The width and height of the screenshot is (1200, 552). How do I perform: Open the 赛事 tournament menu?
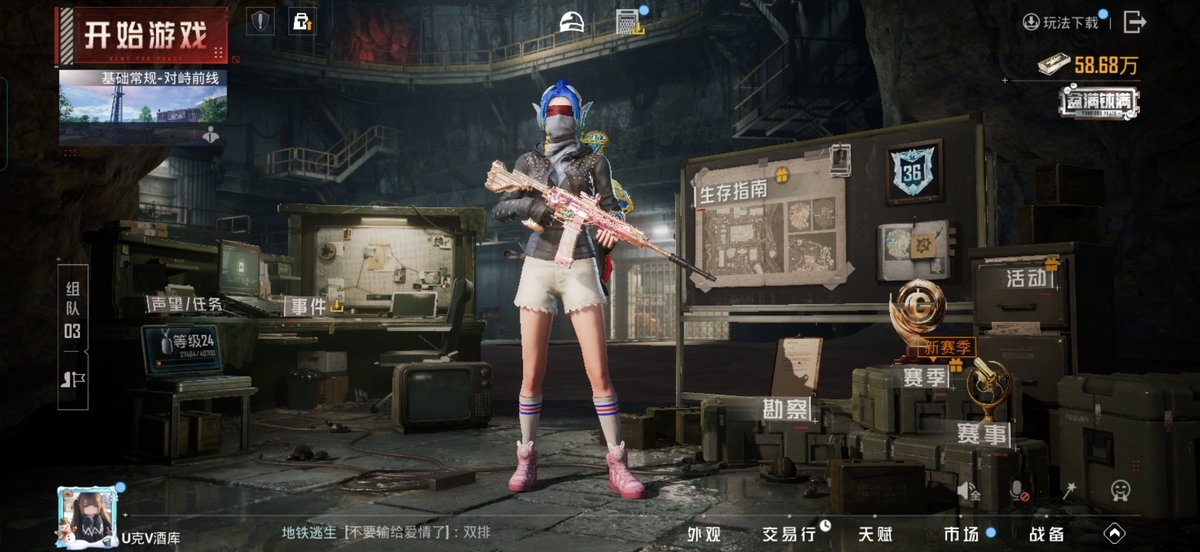(982, 433)
